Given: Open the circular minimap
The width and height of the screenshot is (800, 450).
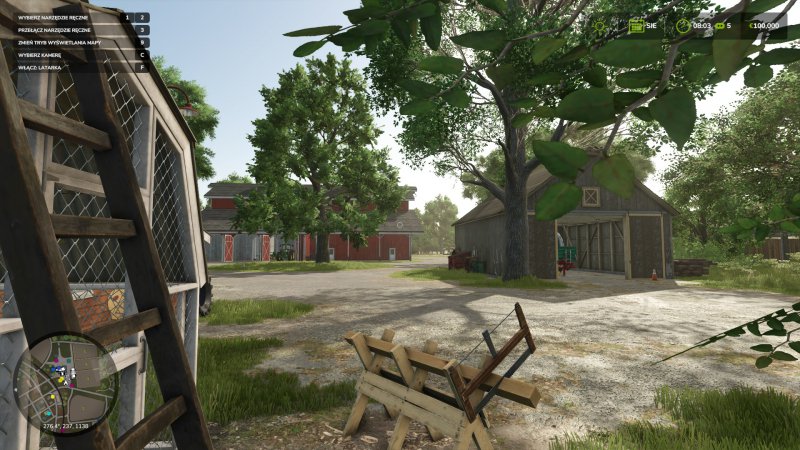Looking at the screenshot, I should [66, 384].
